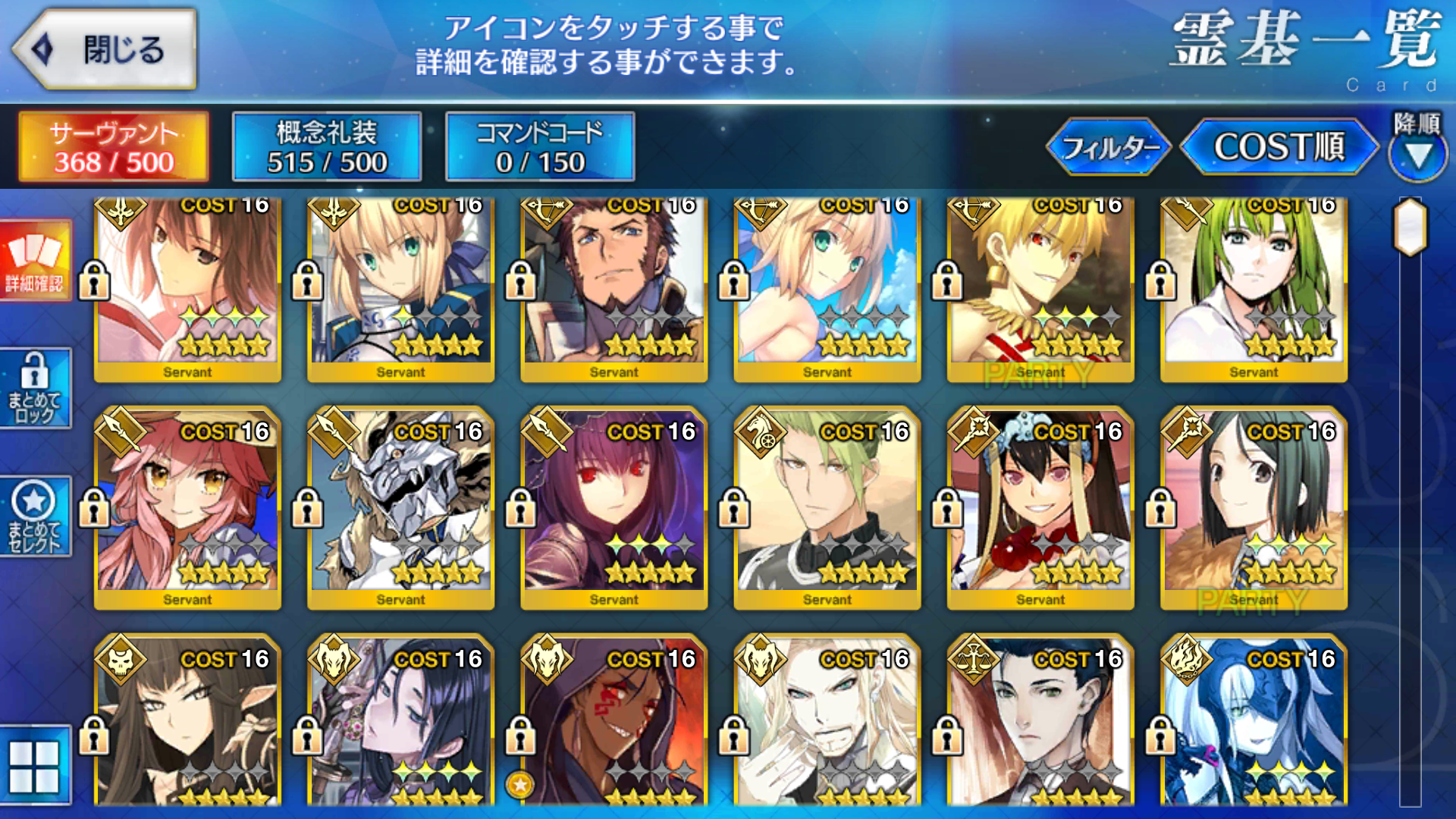Switch to the コマンドコード tab
1456x819 pixels.
540,147
